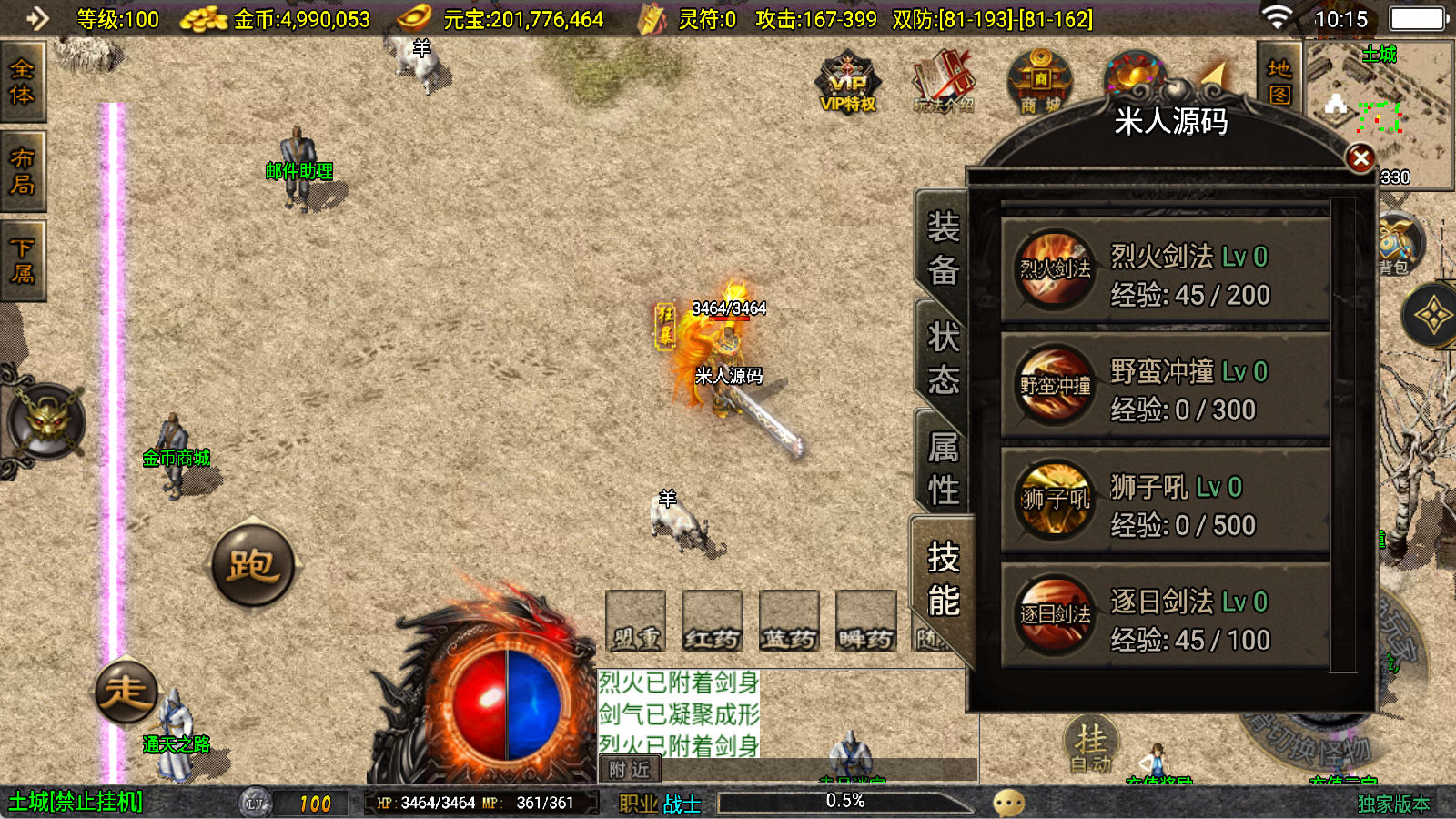Open the yellow chat bubble icon

pyautogui.click(x=1008, y=803)
